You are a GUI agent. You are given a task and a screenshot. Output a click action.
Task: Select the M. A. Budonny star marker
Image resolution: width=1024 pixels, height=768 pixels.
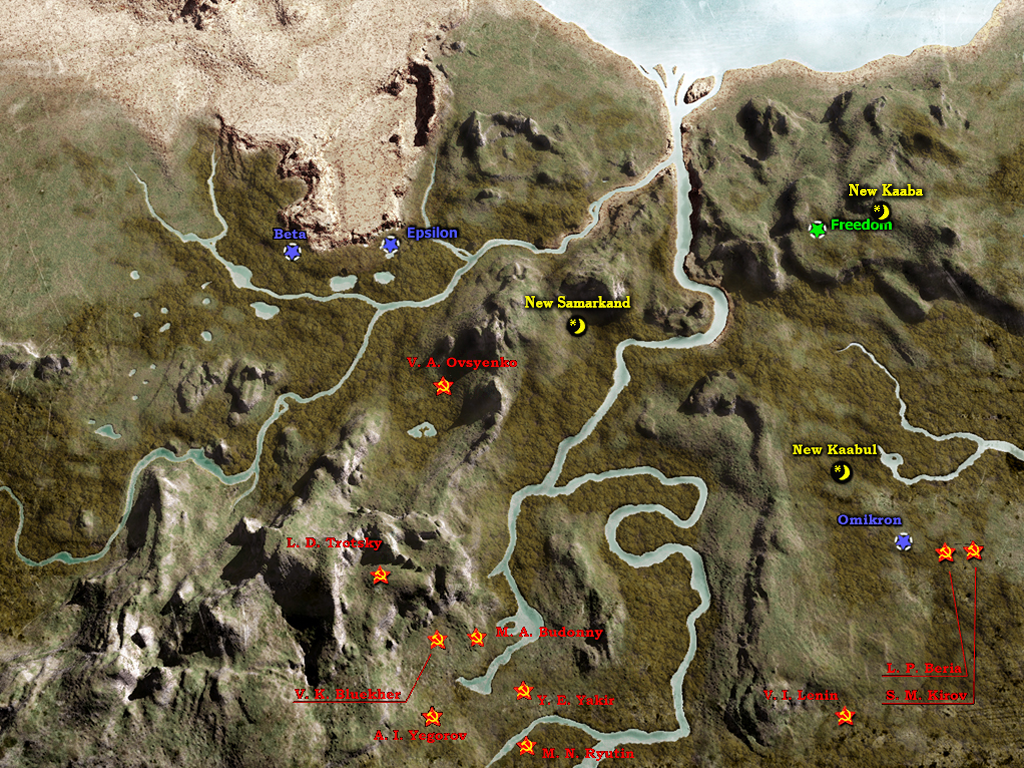coord(477,637)
